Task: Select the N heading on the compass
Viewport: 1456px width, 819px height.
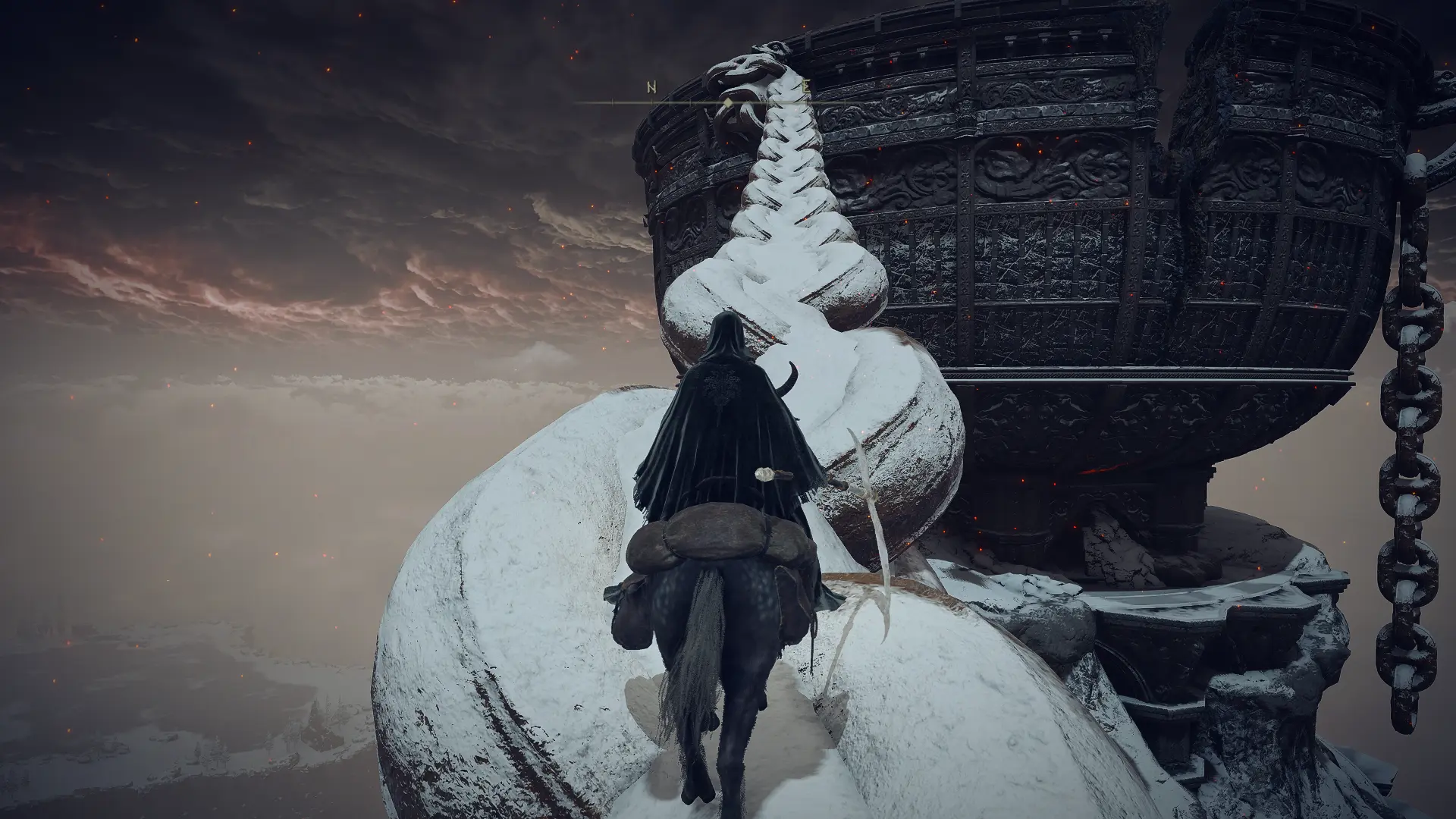Action: pyautogui.click(x=651, y=87)
